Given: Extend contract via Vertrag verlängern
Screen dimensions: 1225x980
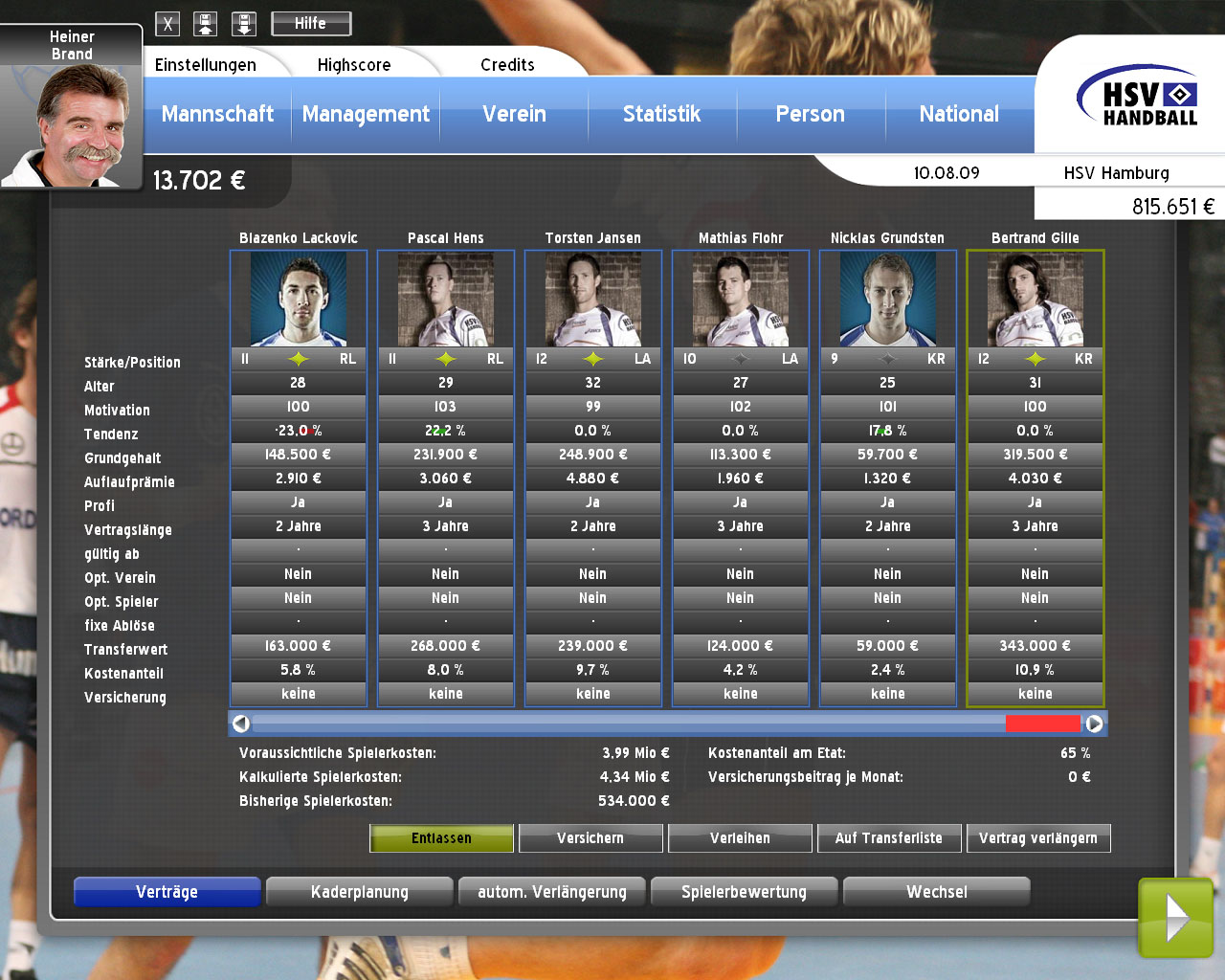Looking at the screenshot, I should point(1038,838).
